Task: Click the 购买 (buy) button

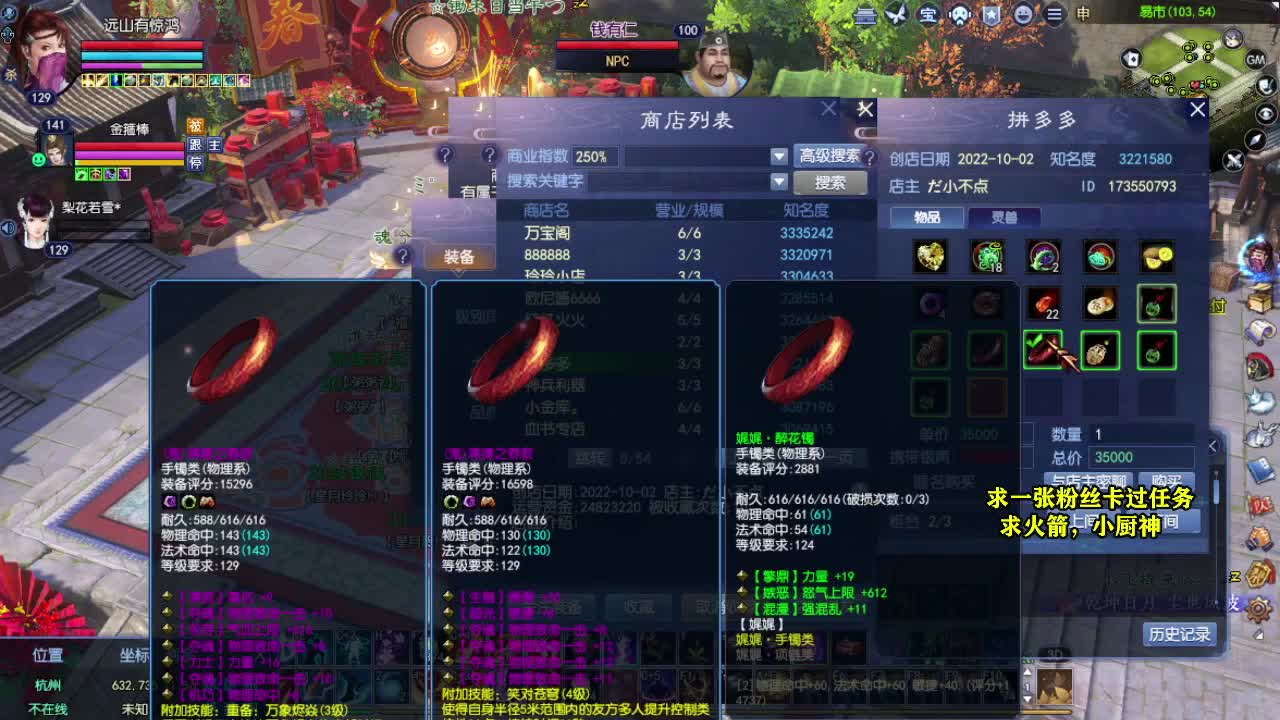Action: click(x=1167, y=479)
